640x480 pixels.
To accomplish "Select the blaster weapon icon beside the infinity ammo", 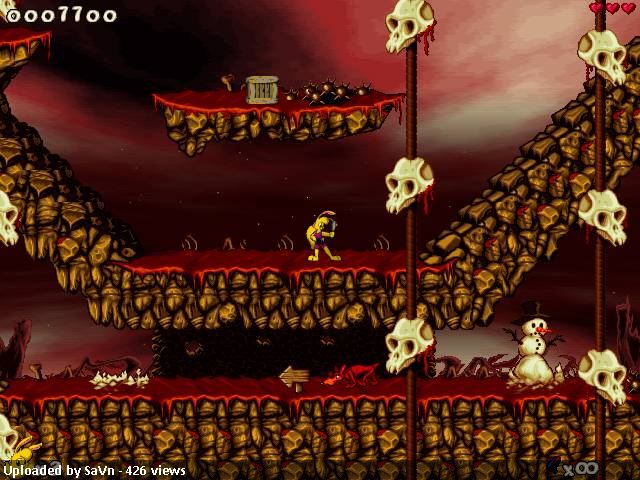I will pos(553,465).
